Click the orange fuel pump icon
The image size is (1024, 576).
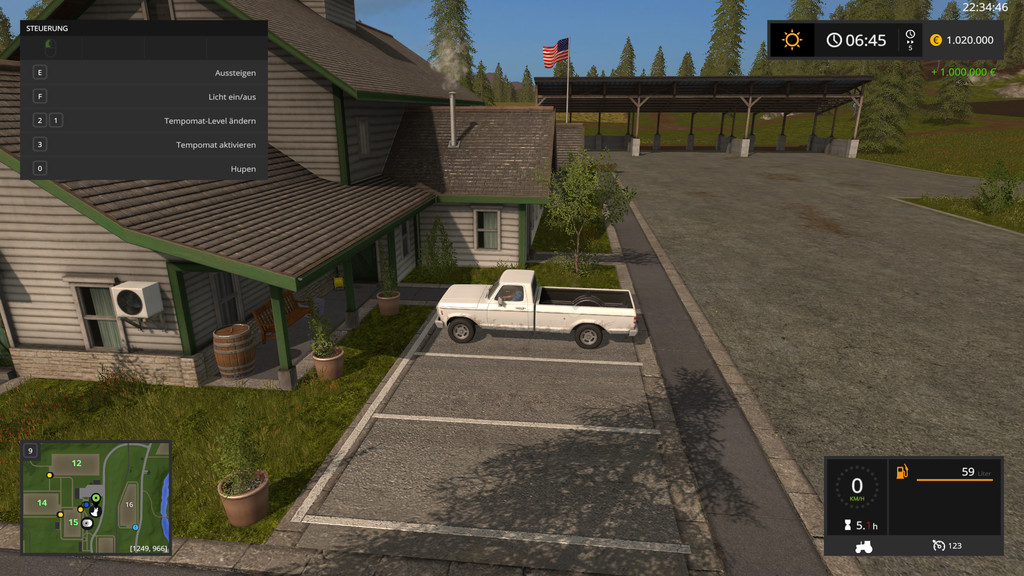901,472
